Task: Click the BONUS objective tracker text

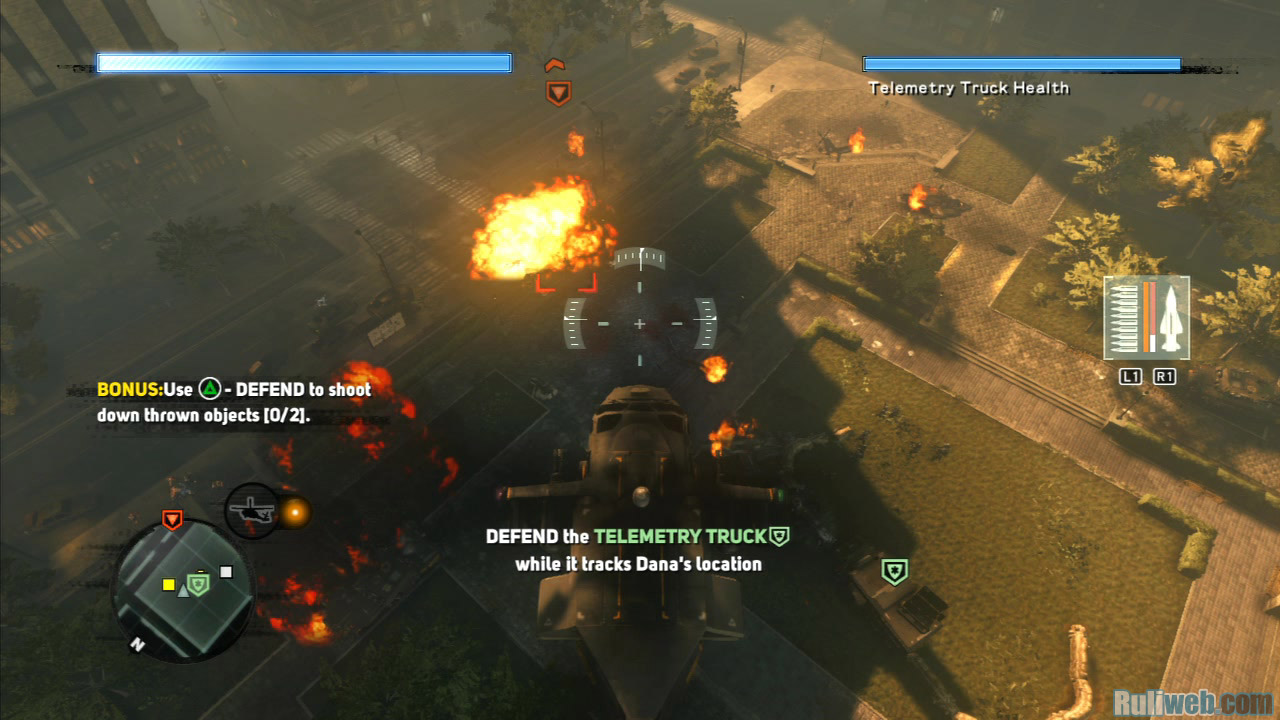Action: (x=234, y=402)
